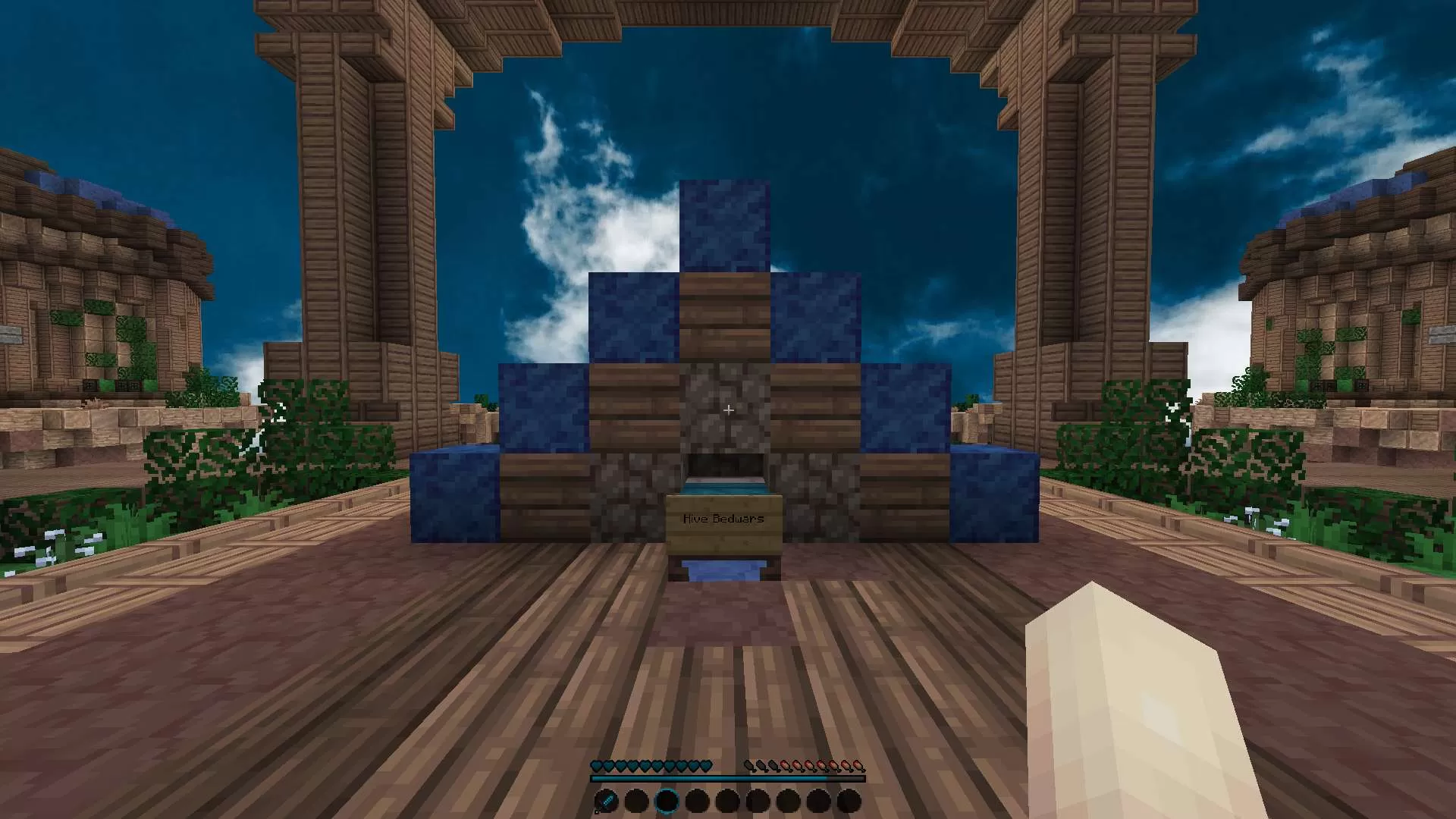This screenshot has width=1456, height=819.
Task: Click the crosshair at screen center
Action: [728, 409]
